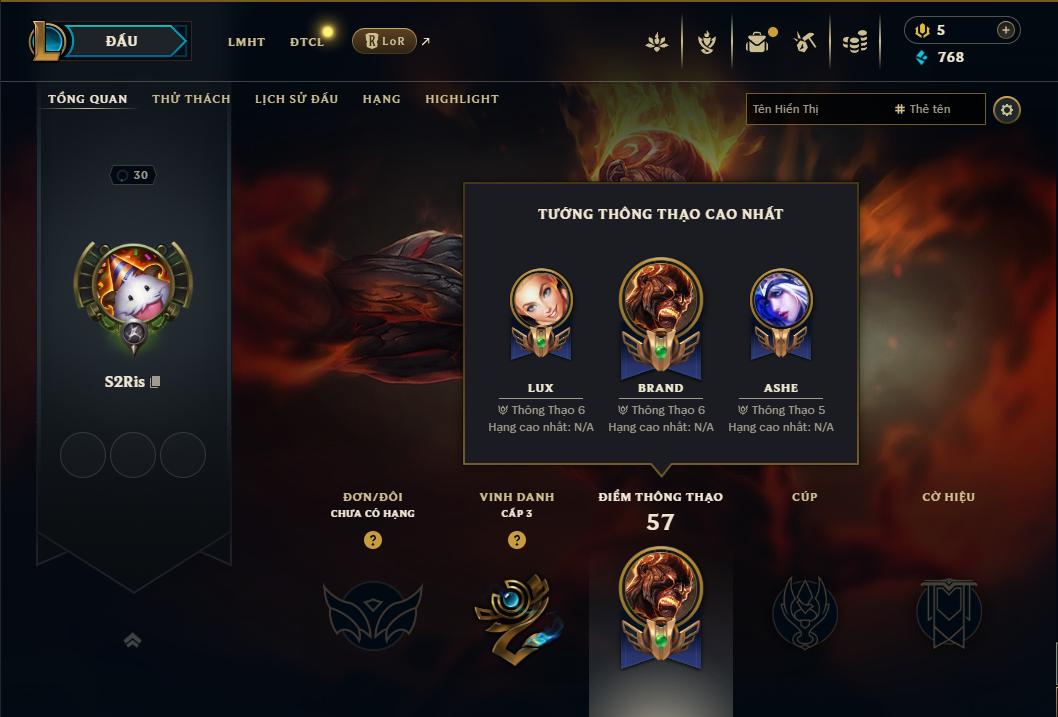Switch to the HẠNG tab
The height and width of the screenshot is (717, 1058).
(381, 99)
